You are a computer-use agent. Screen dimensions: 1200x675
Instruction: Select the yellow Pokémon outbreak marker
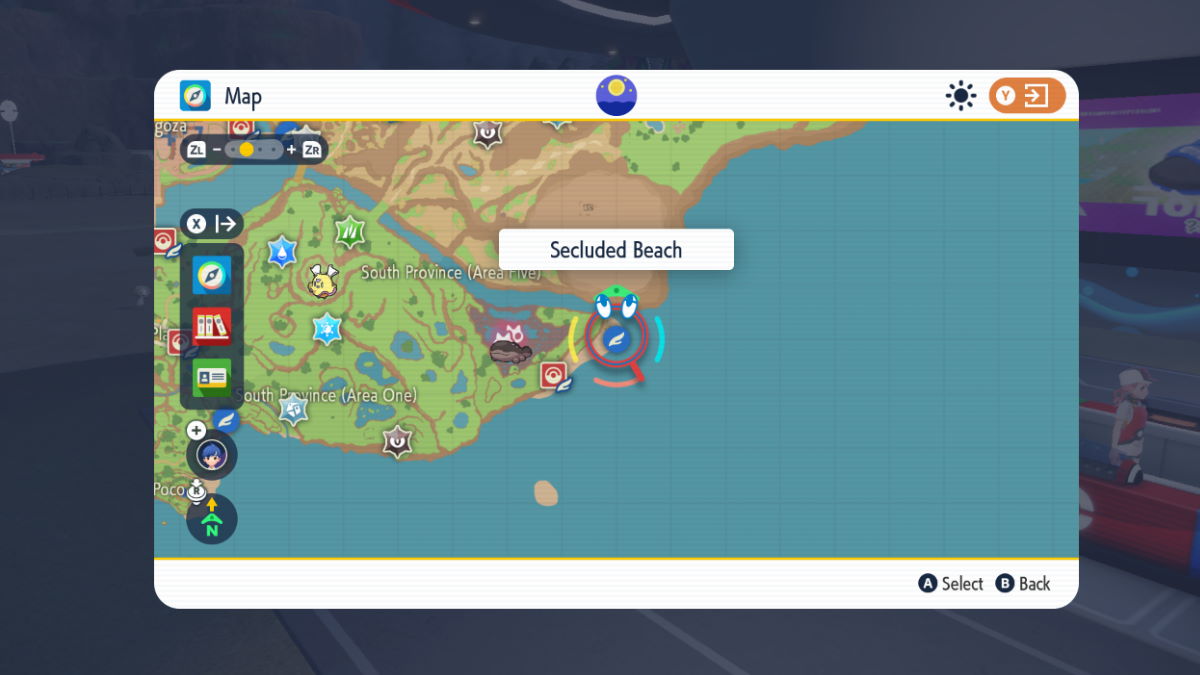(x=323, y=280)
